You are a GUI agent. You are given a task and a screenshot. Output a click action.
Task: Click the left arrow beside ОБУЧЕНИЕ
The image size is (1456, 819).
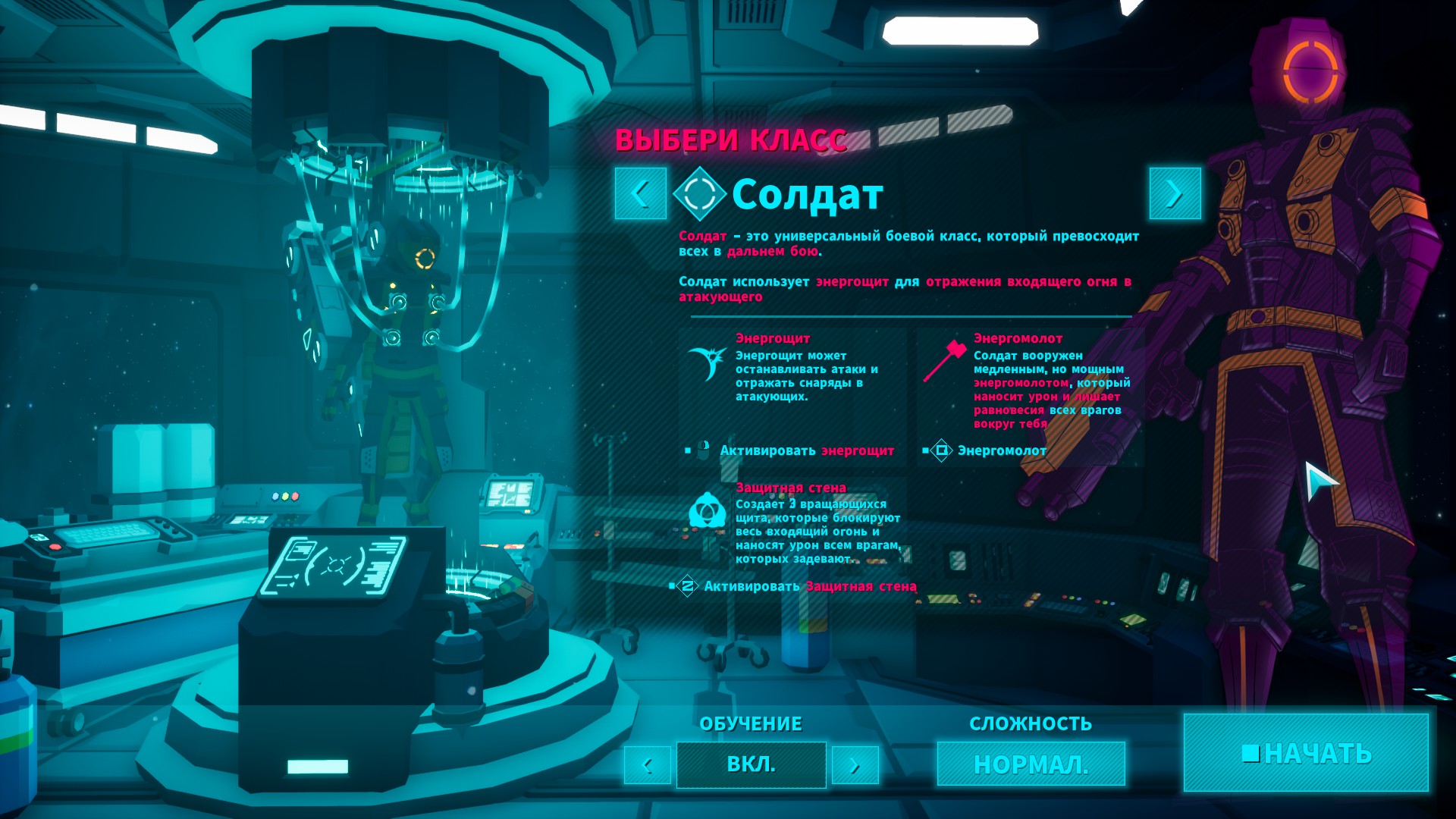[647, 765]
